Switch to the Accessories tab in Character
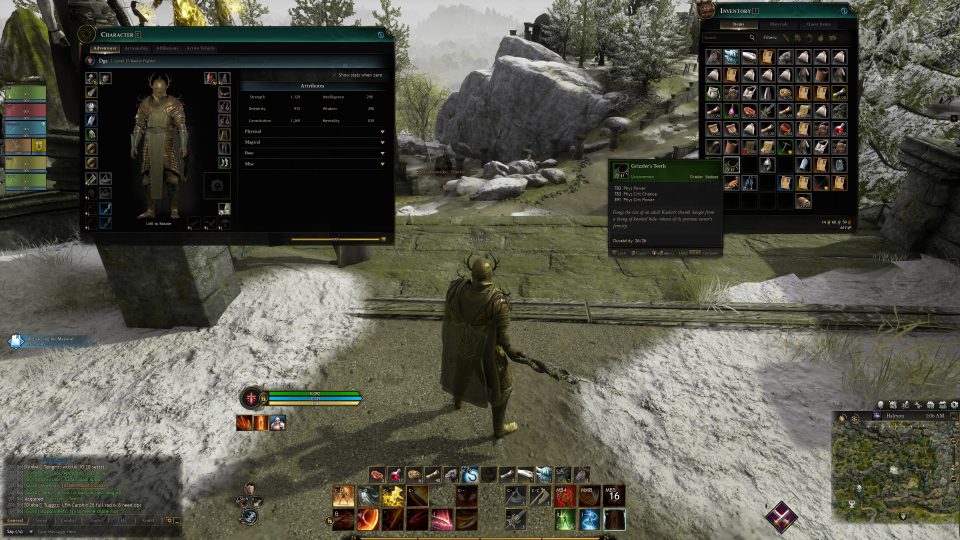 (137, 48)
